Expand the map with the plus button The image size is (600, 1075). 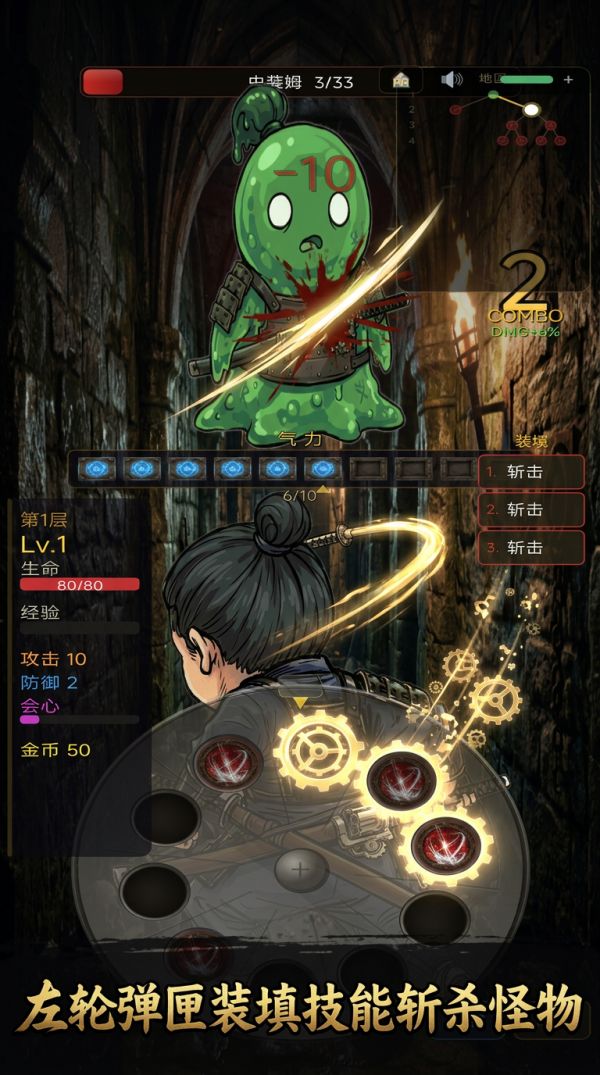568,80
